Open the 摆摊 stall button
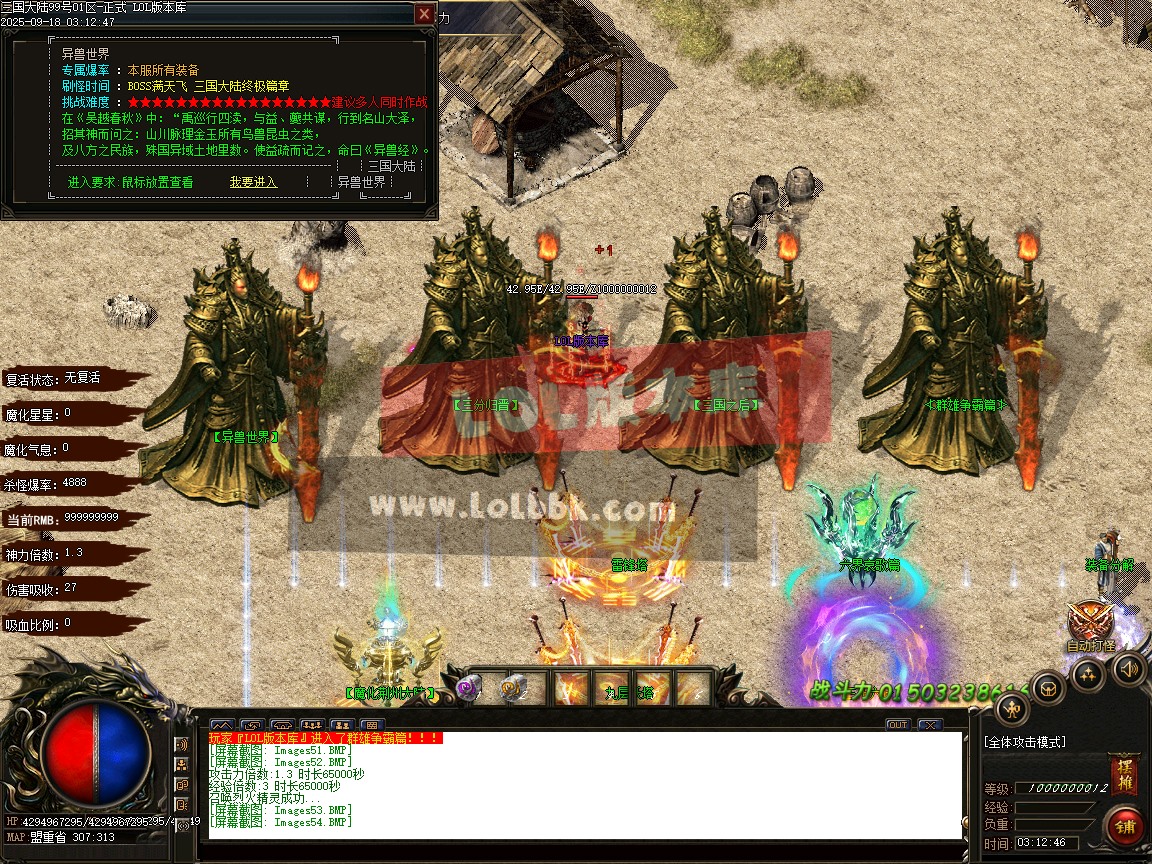This screenshot has height=864, width=1152. (x=1124, y=775)
